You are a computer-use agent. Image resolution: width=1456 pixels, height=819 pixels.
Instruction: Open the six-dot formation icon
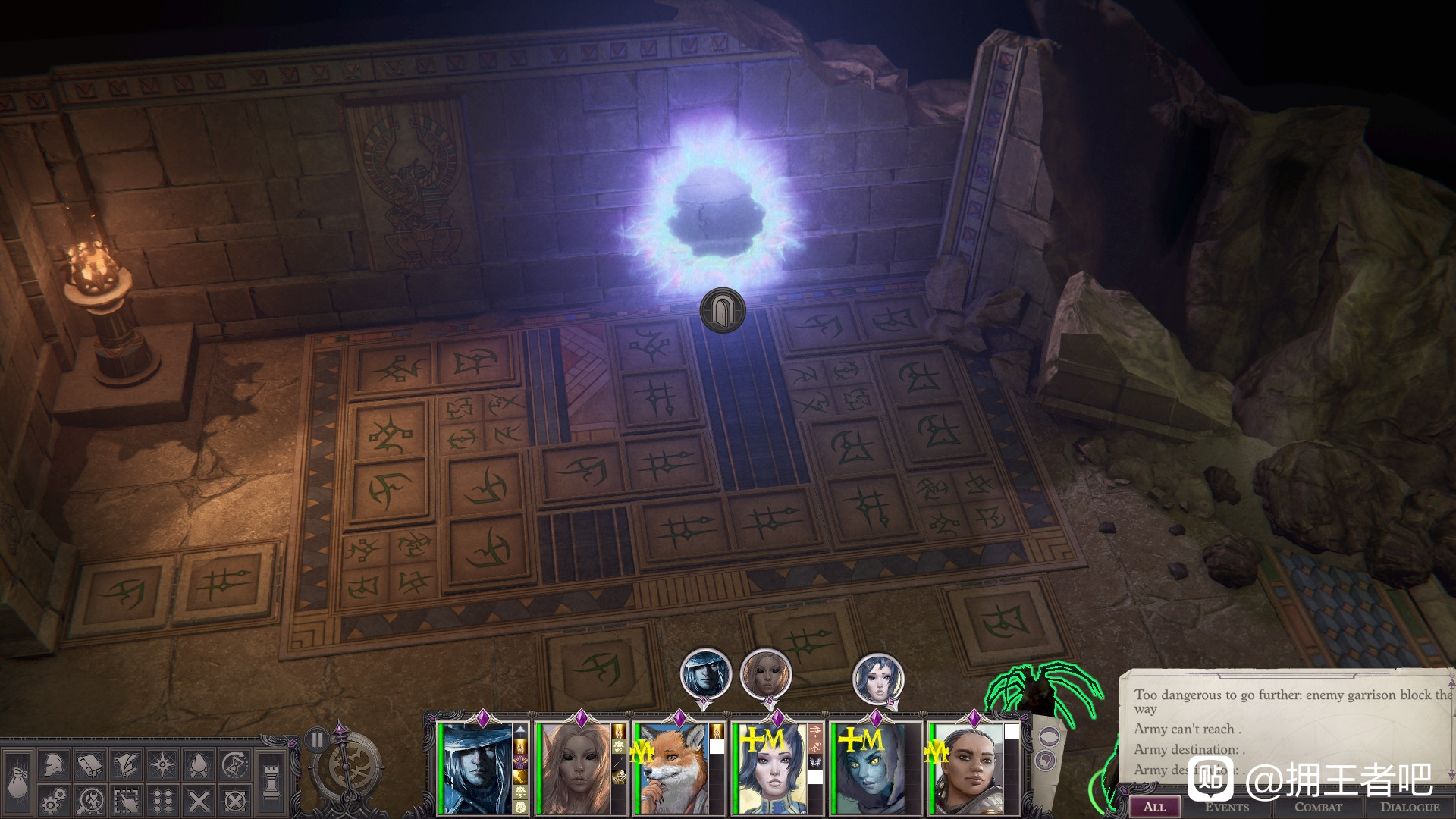coord(162,801)
